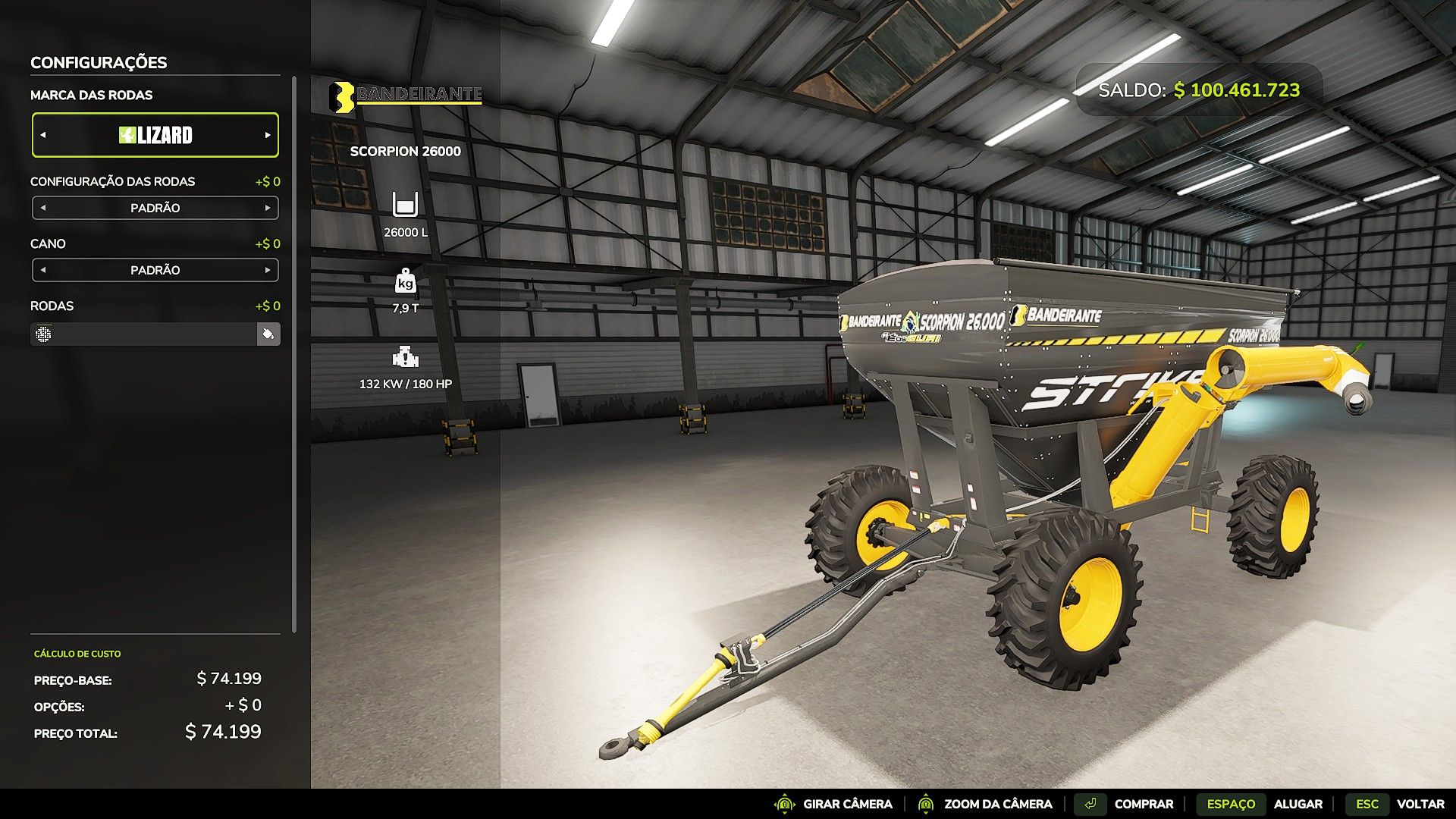This screenshot has width=1456, height=819.
Task: Choose previous Cano option
Action: pyautogui.click(x=43, y=270)
